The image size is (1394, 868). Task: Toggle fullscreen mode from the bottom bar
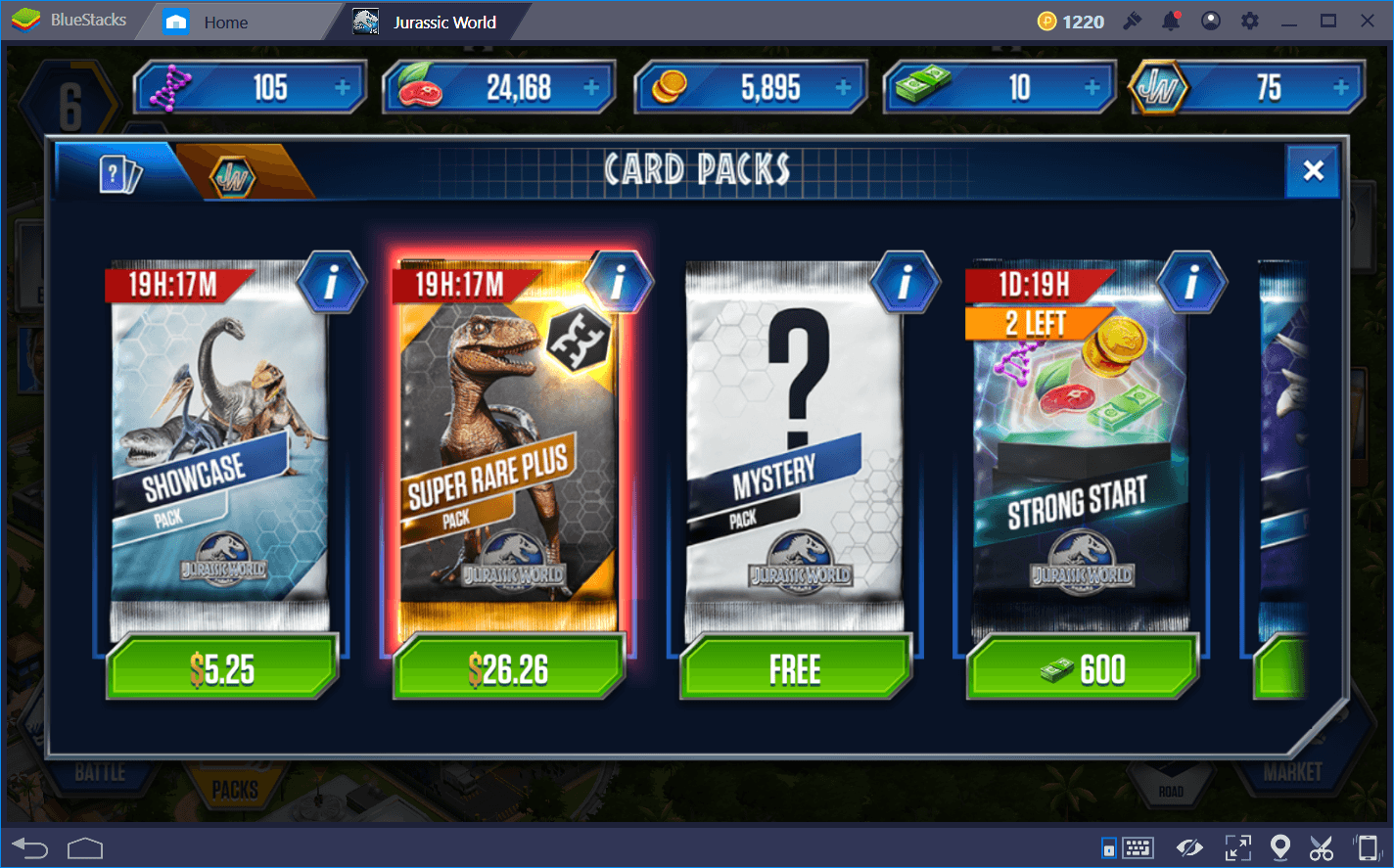point(1237,847)
